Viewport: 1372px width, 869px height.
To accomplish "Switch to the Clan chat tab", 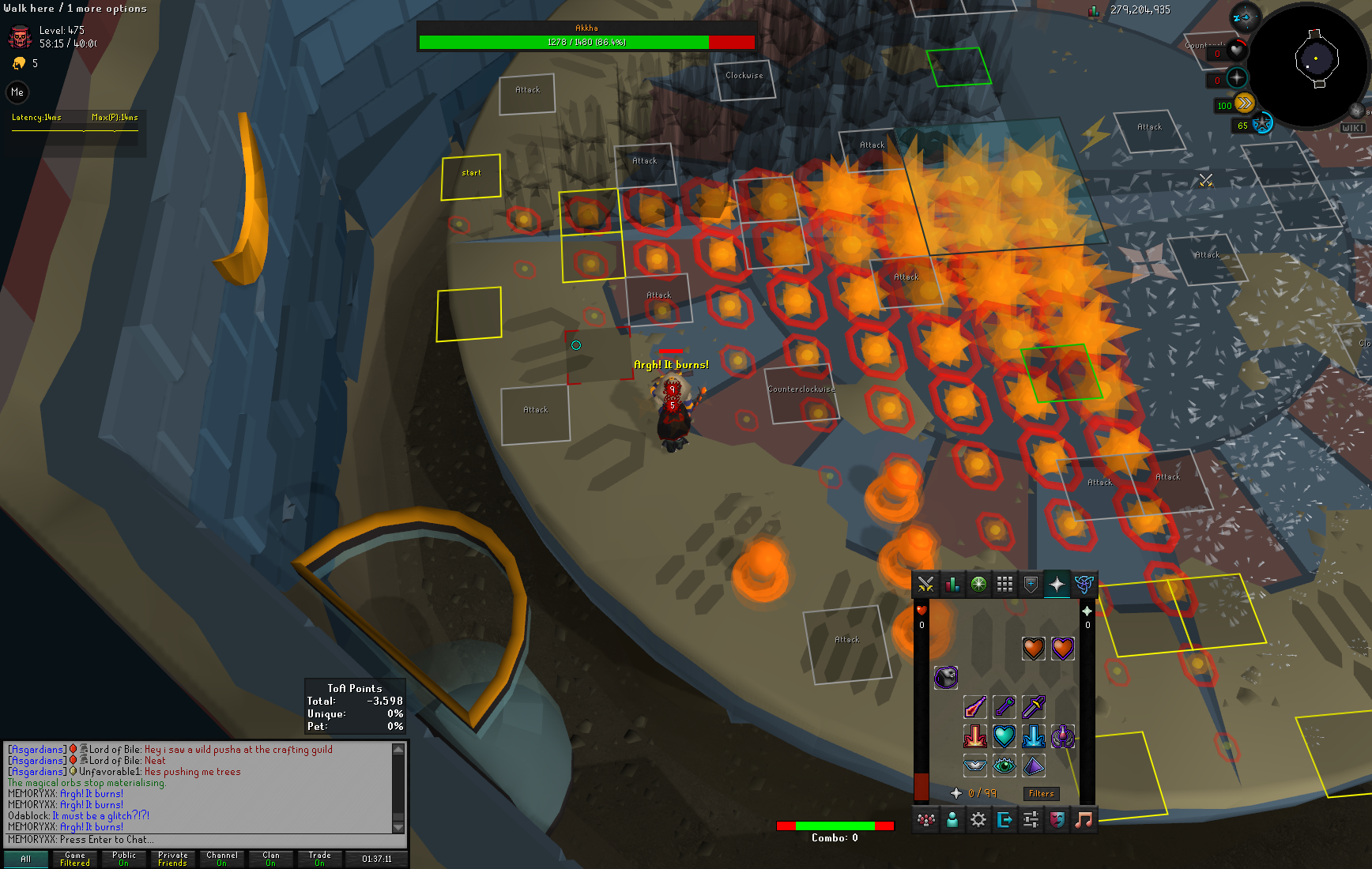I will (271, 859).
